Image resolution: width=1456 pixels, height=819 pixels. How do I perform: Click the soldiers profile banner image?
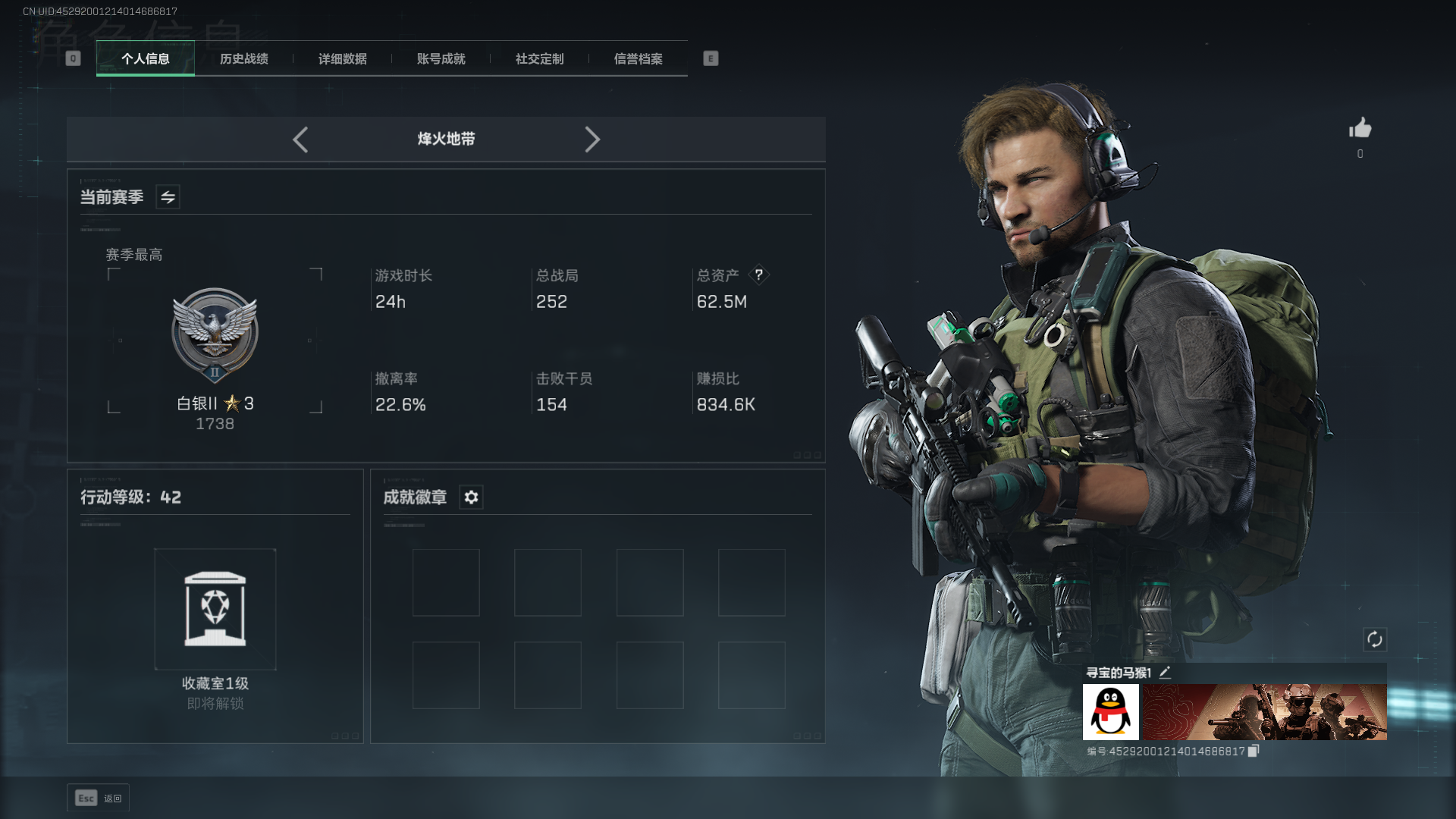point(1265,712)
